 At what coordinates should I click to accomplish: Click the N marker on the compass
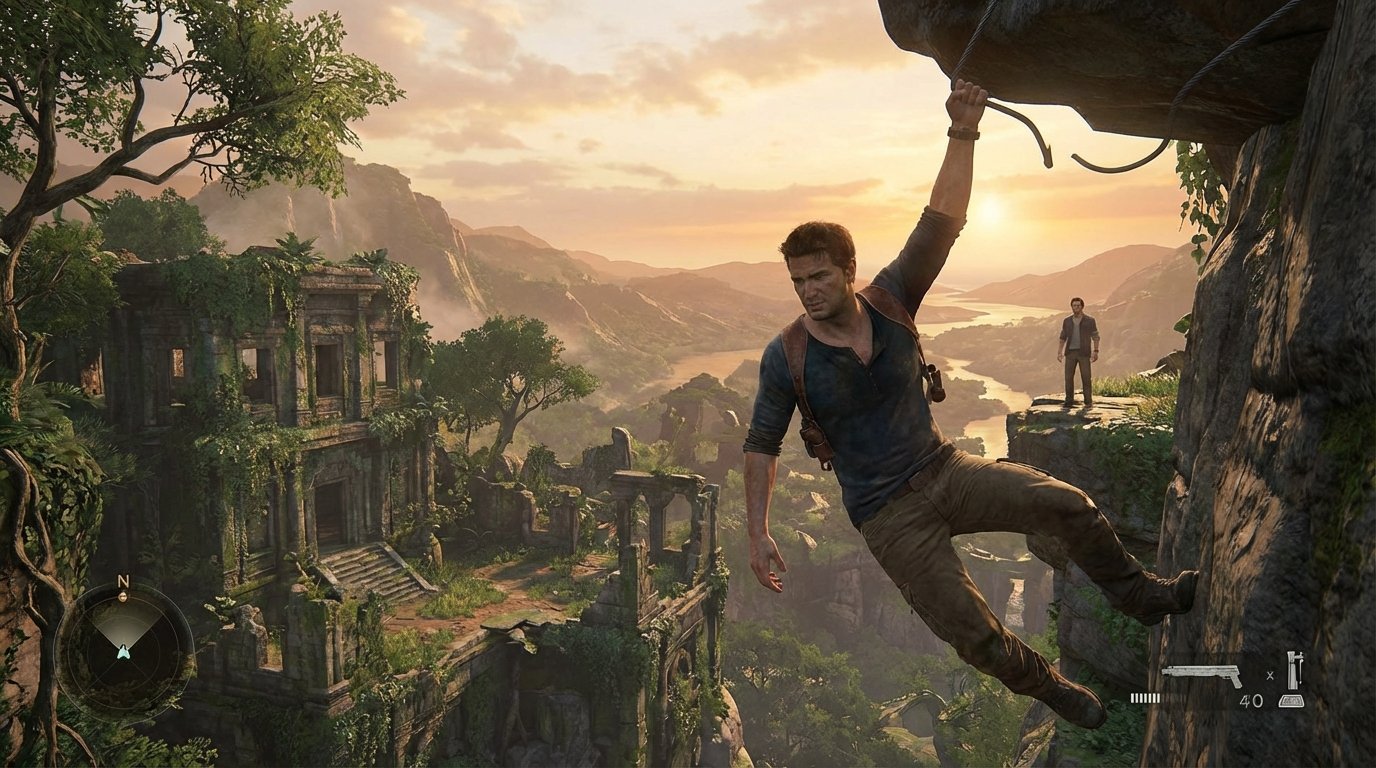click(123, 580)
